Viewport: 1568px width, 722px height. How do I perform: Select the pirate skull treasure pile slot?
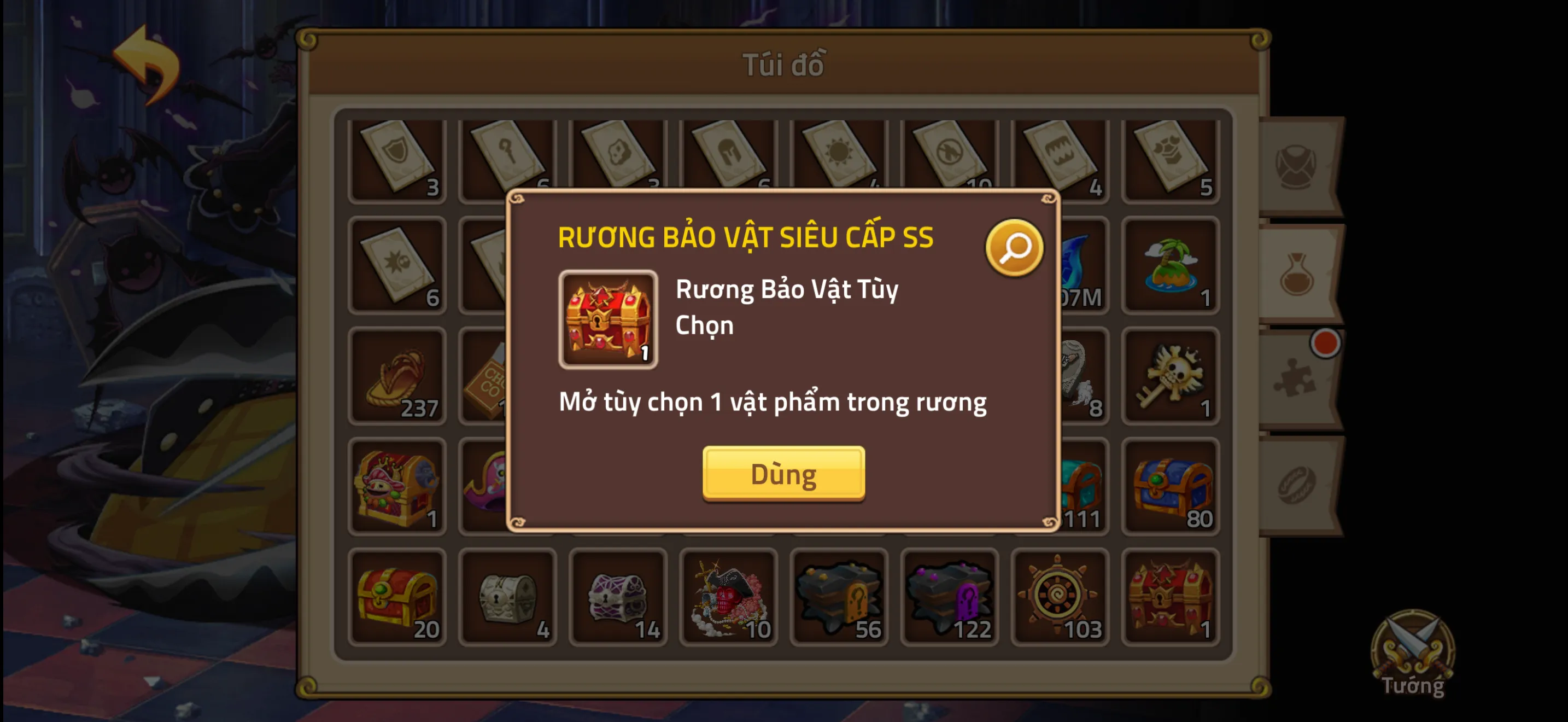729,597
